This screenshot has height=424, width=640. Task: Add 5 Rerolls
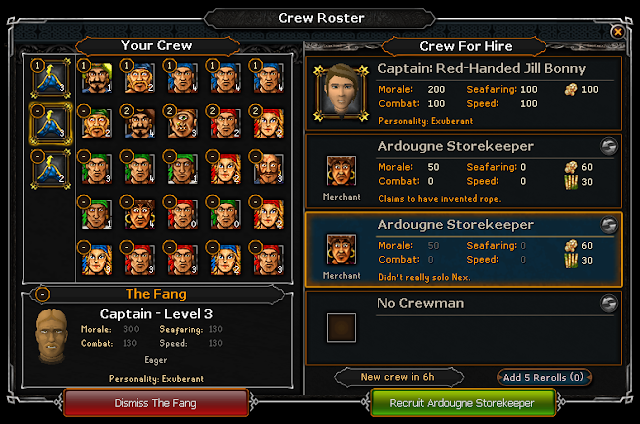click(x=544, y=377)
